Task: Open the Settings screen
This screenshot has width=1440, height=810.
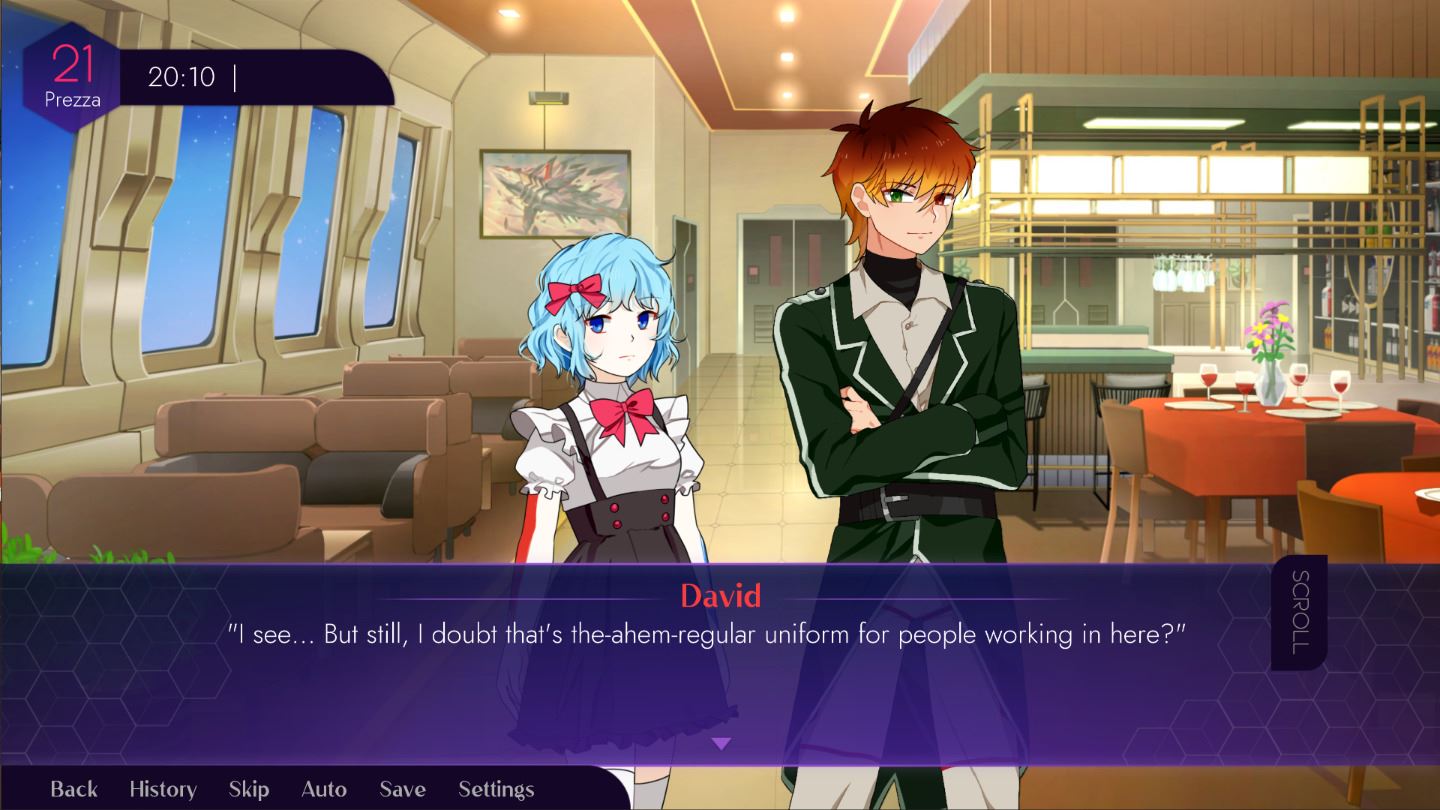Action: (496, 789)
